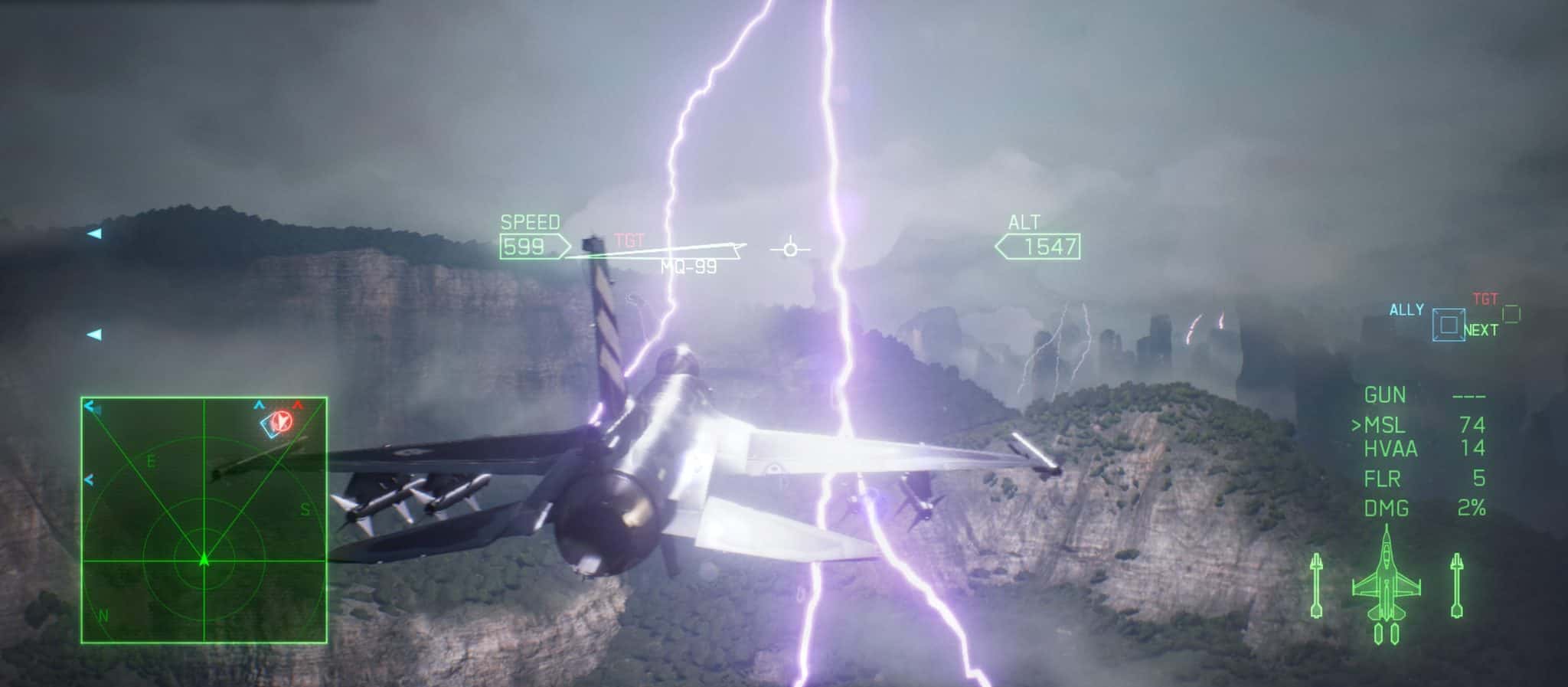The width and height of the screenshot is (1568, 687).
Task: Select the TGT label above MQ-99
Action: coord(627,238)
